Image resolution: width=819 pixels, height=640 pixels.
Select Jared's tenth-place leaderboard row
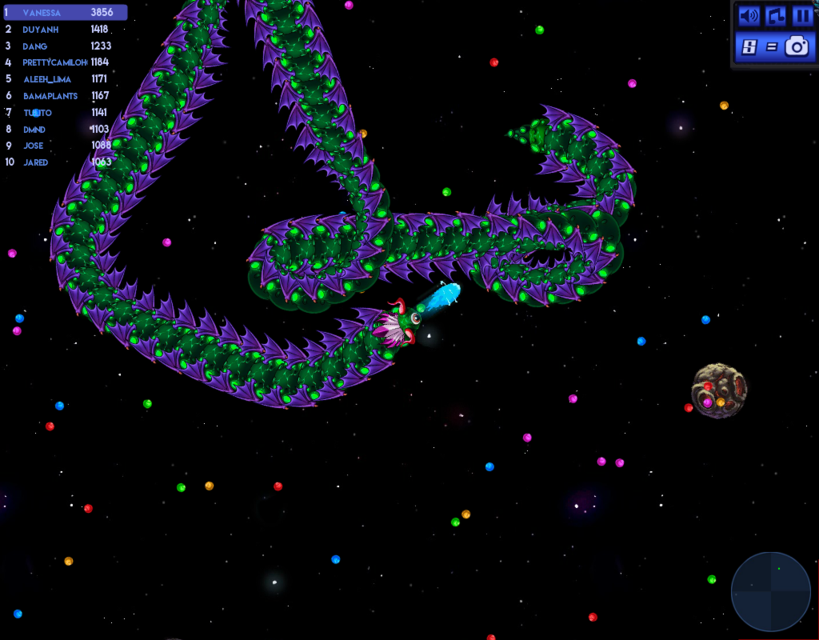[x=65, y=162]
